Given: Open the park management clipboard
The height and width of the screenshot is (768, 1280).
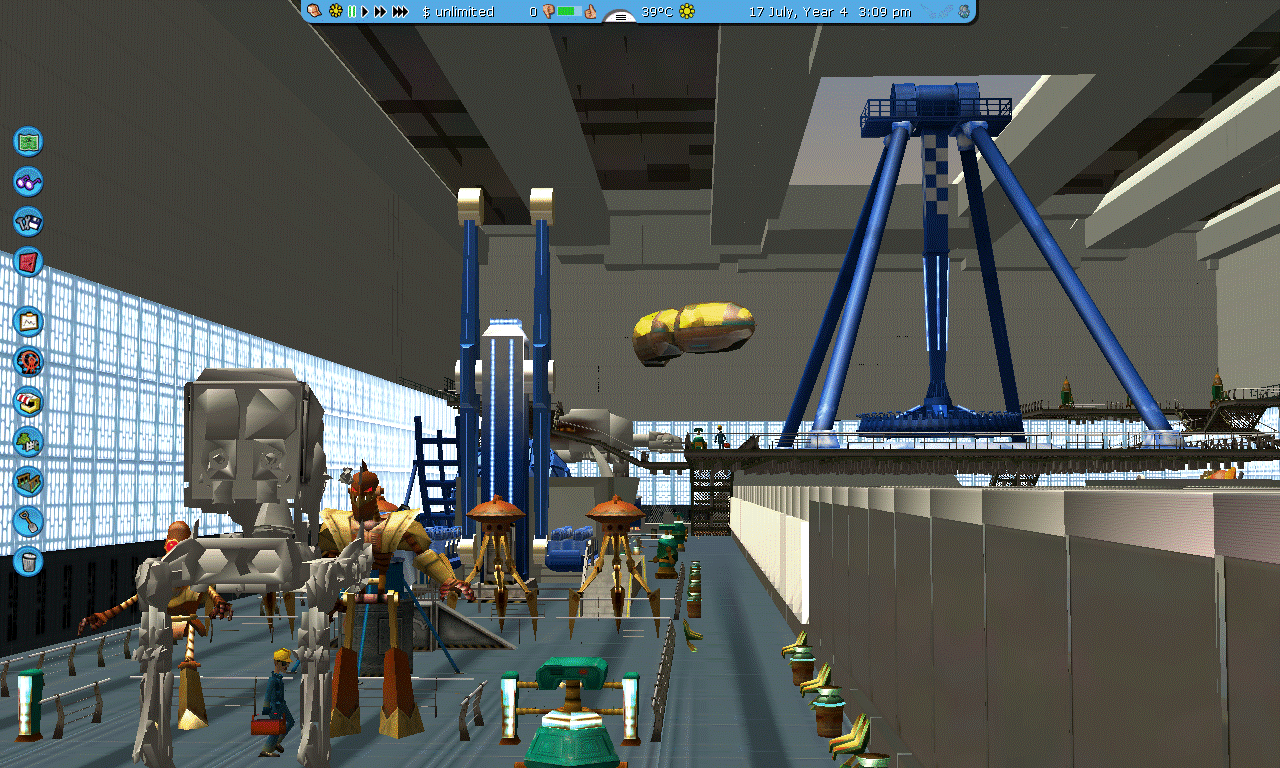Looking at the screenshot, I should pos(28,322).
